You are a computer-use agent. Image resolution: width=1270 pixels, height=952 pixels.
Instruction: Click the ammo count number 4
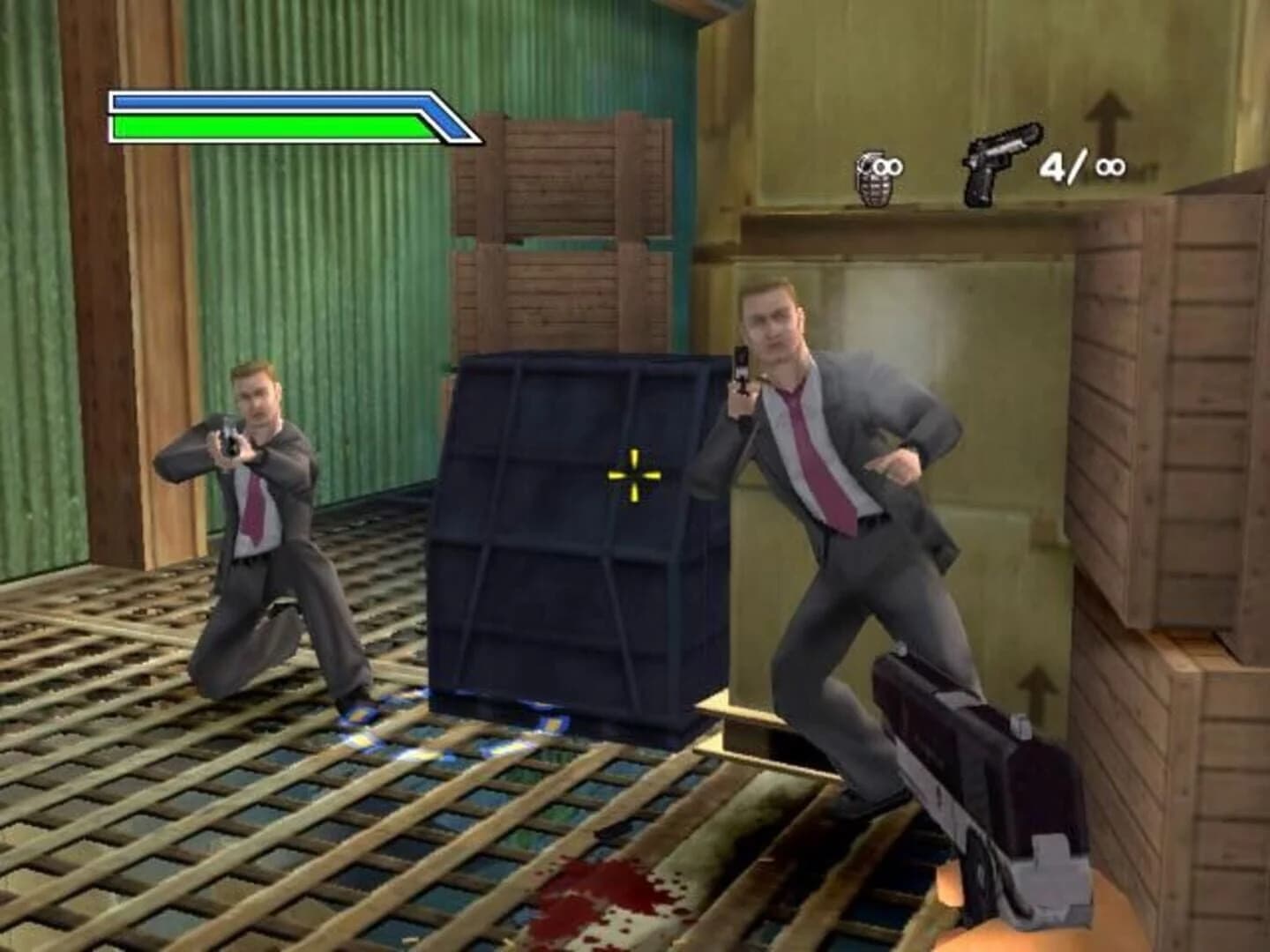[1053, 167]
